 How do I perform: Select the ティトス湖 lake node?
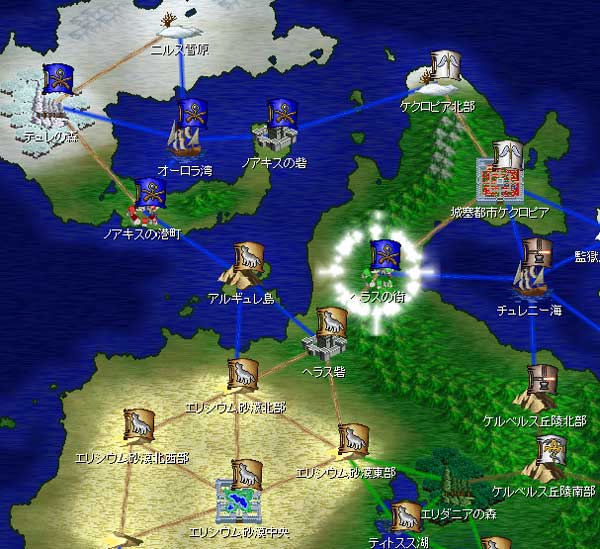coord(405,521)
